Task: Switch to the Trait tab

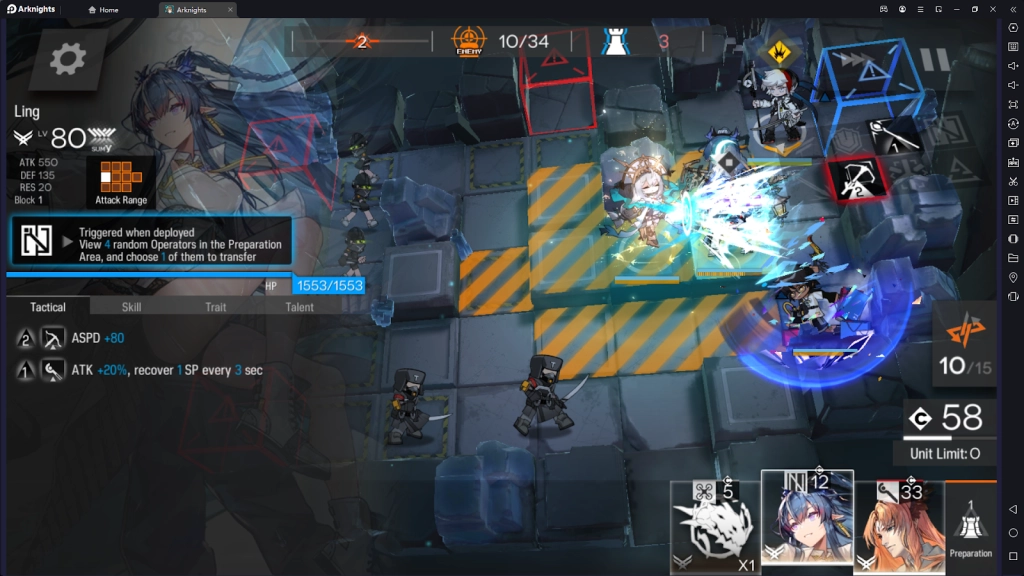Action: (215, 307)
